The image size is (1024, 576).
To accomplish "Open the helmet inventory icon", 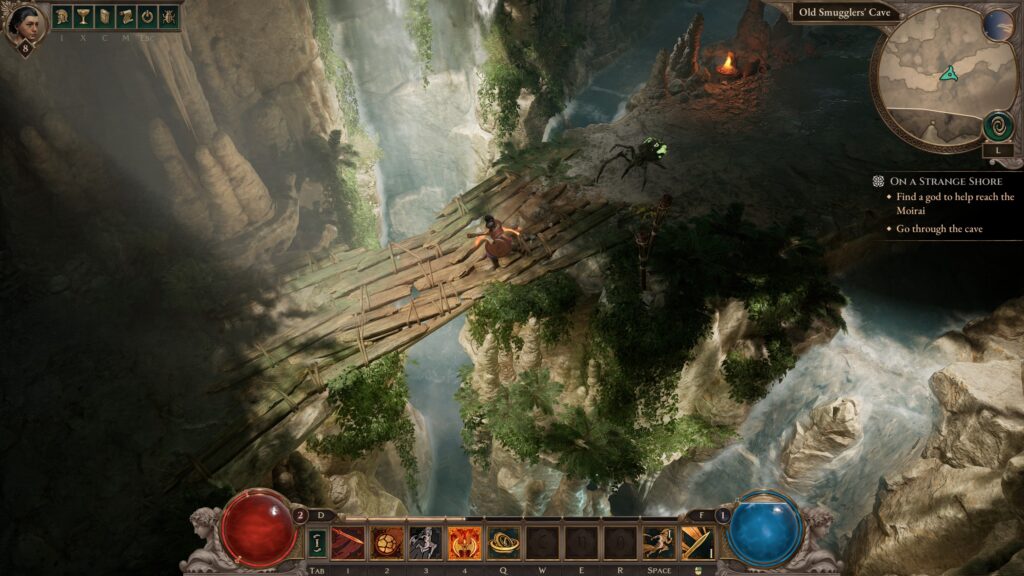I will pos(62,17).
